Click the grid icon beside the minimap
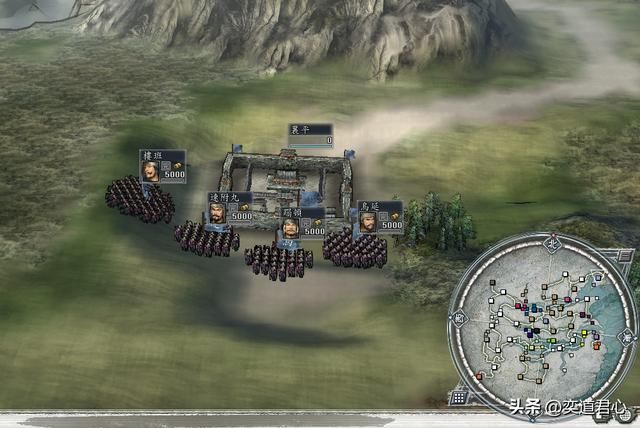Screen dimensions: 640x428 coord(458,398)
